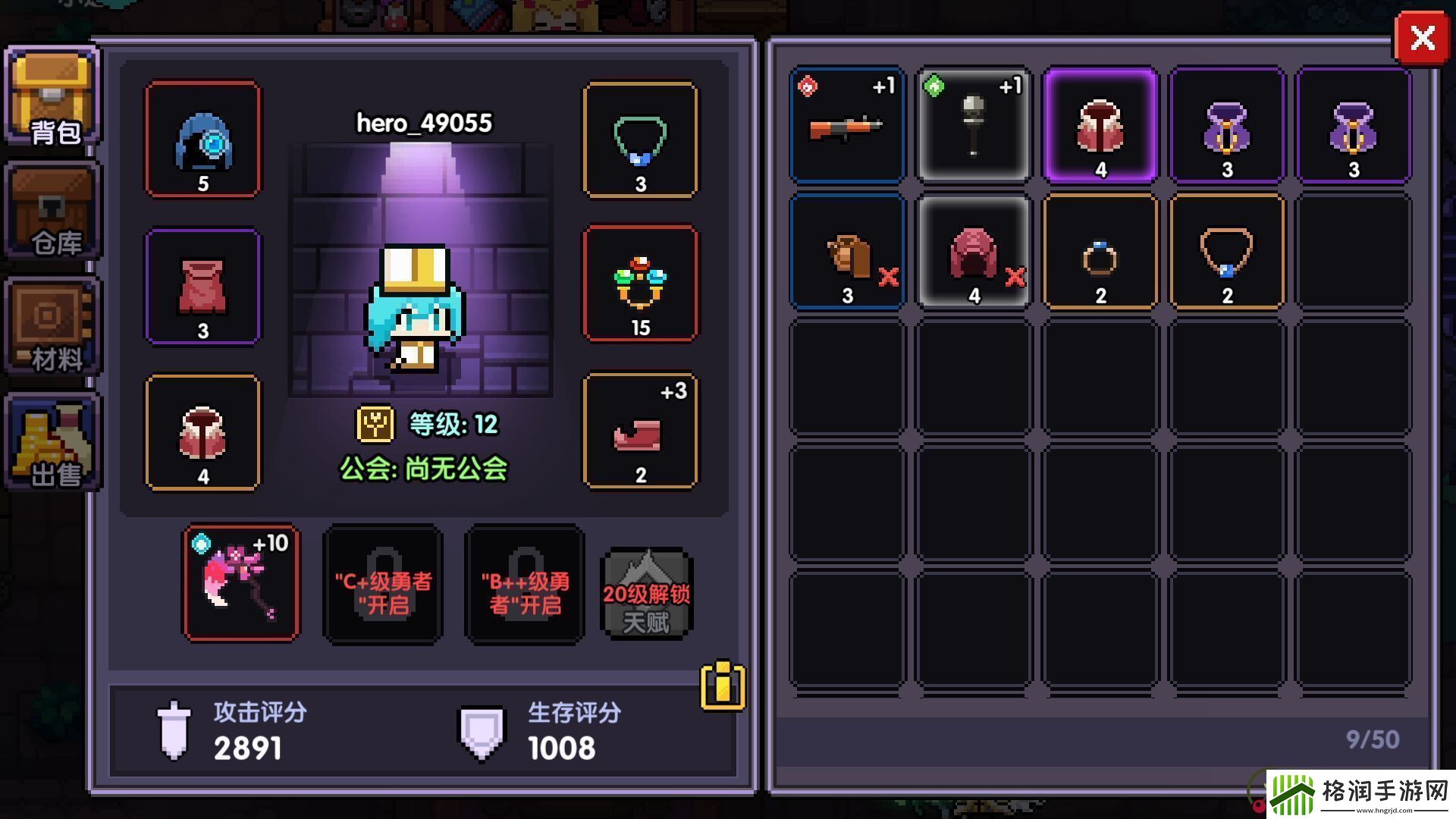The image size is (1456, 819).
Task: Tap the locked B++级勇者 weapon slot
Action: 525,584
